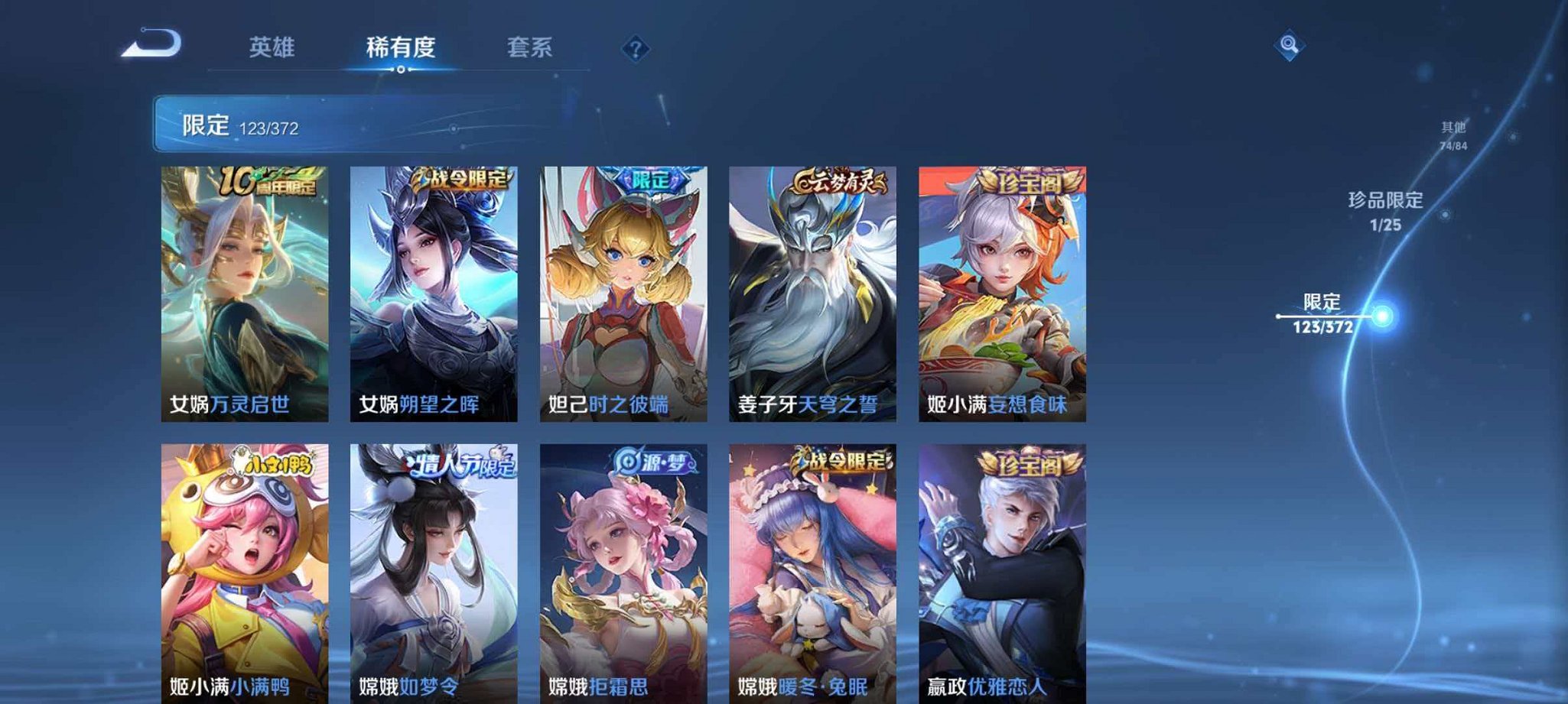Screen dimensions: 1568x704
Task: Click the 云梦有灵 emblem on 姜子牙's skin
Action: [x=840, y=181]
